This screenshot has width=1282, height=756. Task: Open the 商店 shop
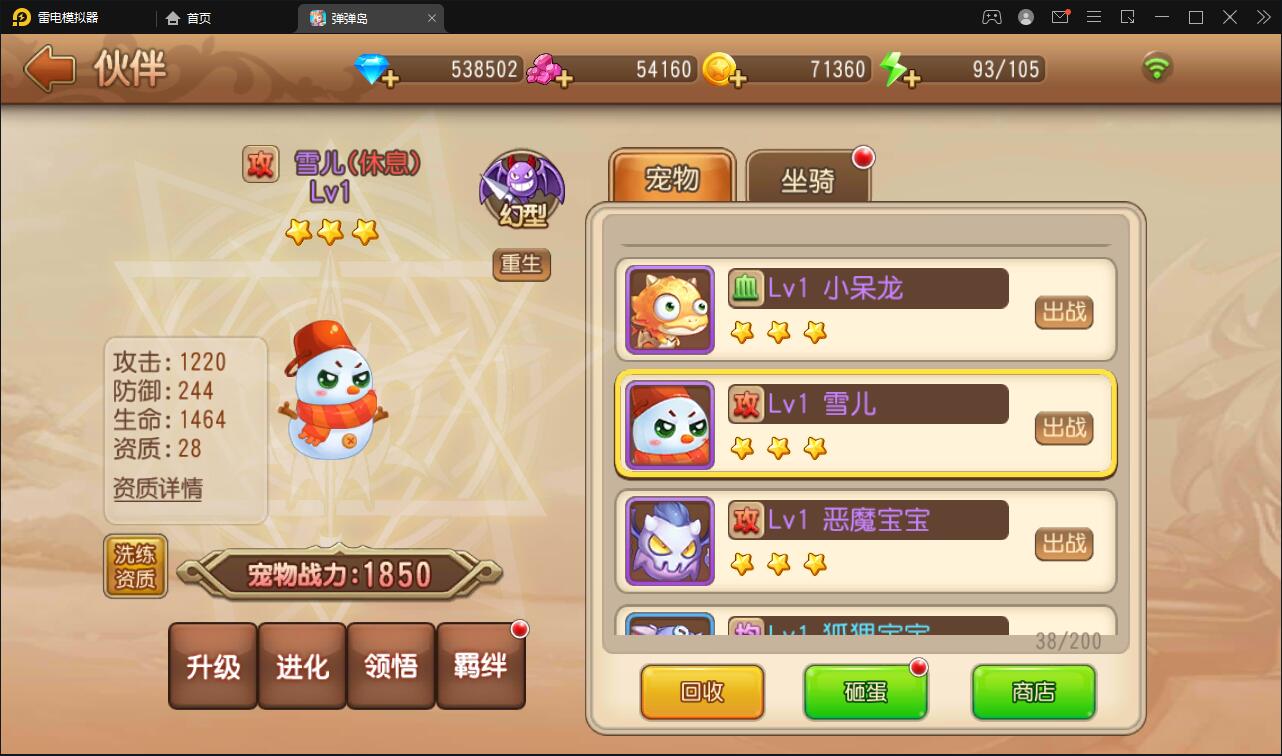point(1033,691)
